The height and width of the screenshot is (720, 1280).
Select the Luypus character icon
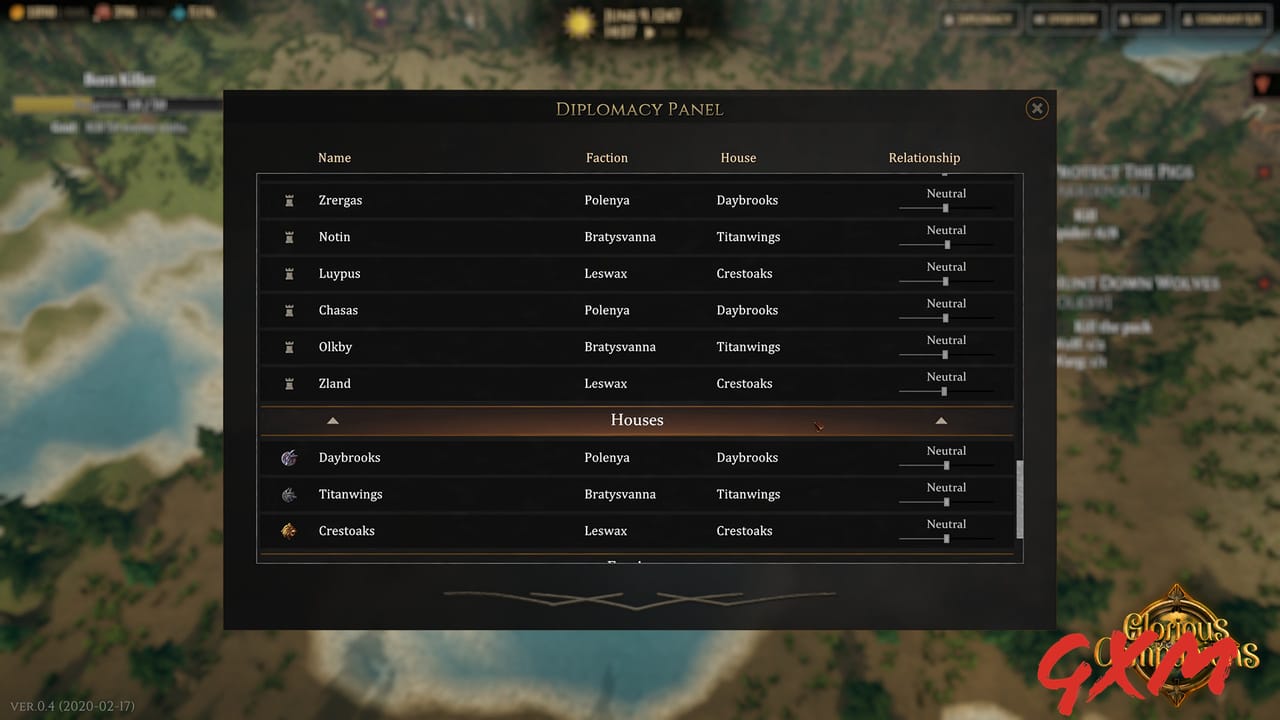coord(290,273)
